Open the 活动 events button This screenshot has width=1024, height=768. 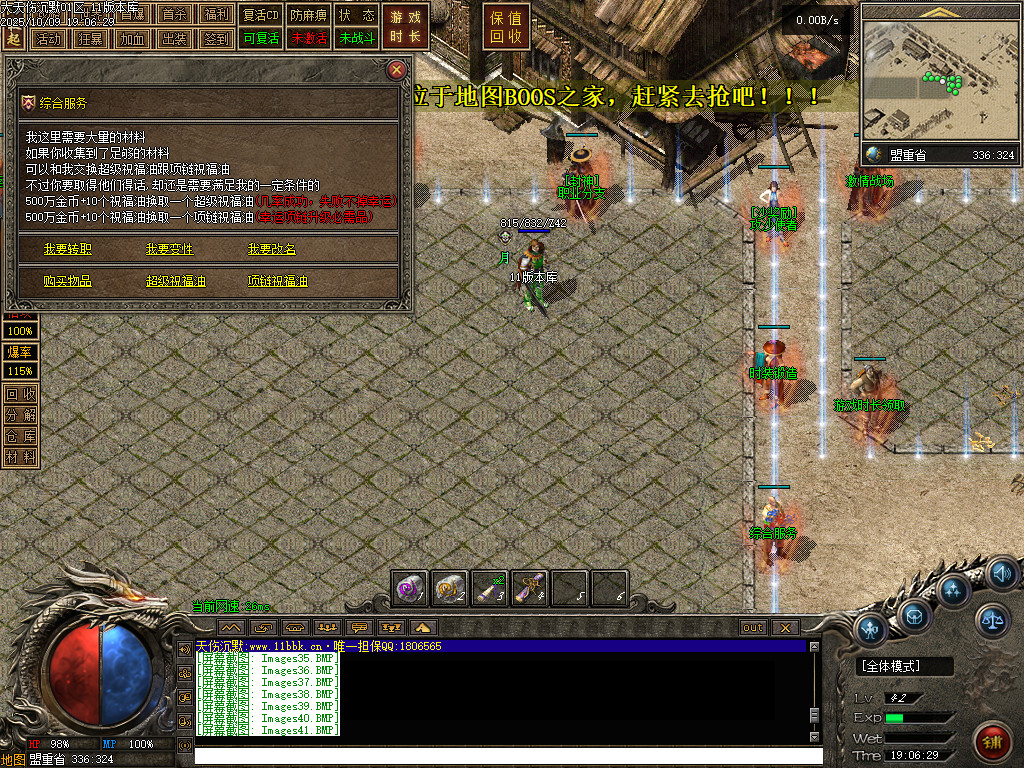47,39
